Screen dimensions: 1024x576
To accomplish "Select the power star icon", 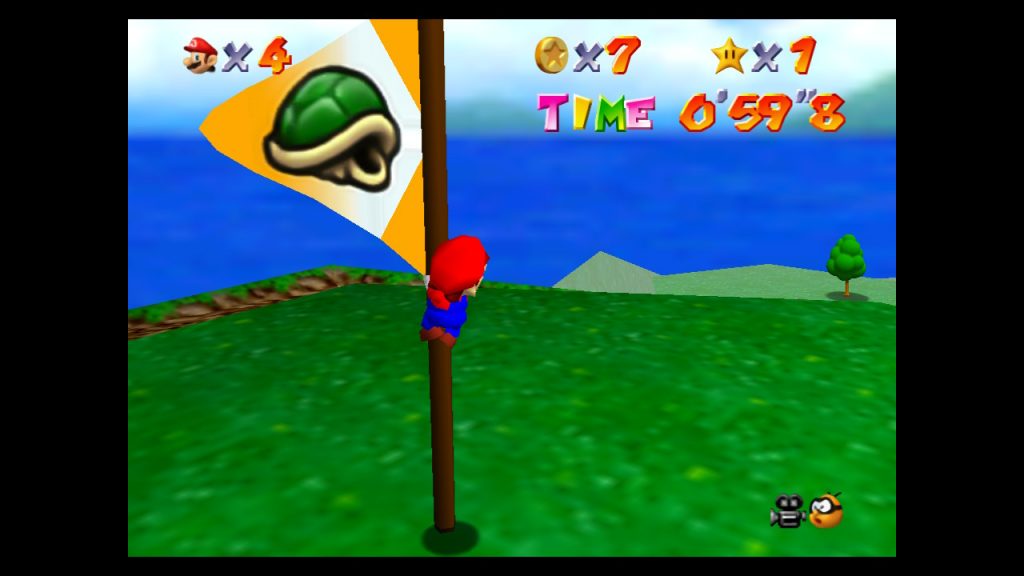I will click(x=729, y=54).
